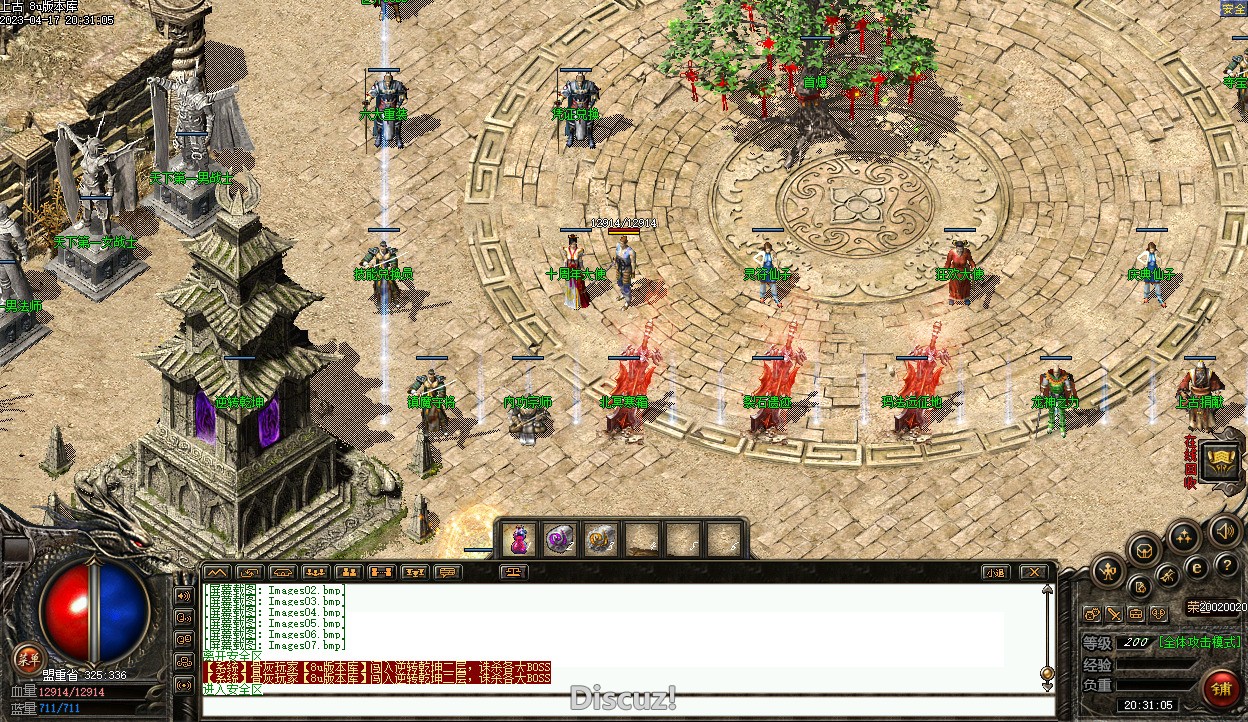Use the purple swirl stone quick slot
The height and width of the screenshot is (722, 1248).
(559, 540)
